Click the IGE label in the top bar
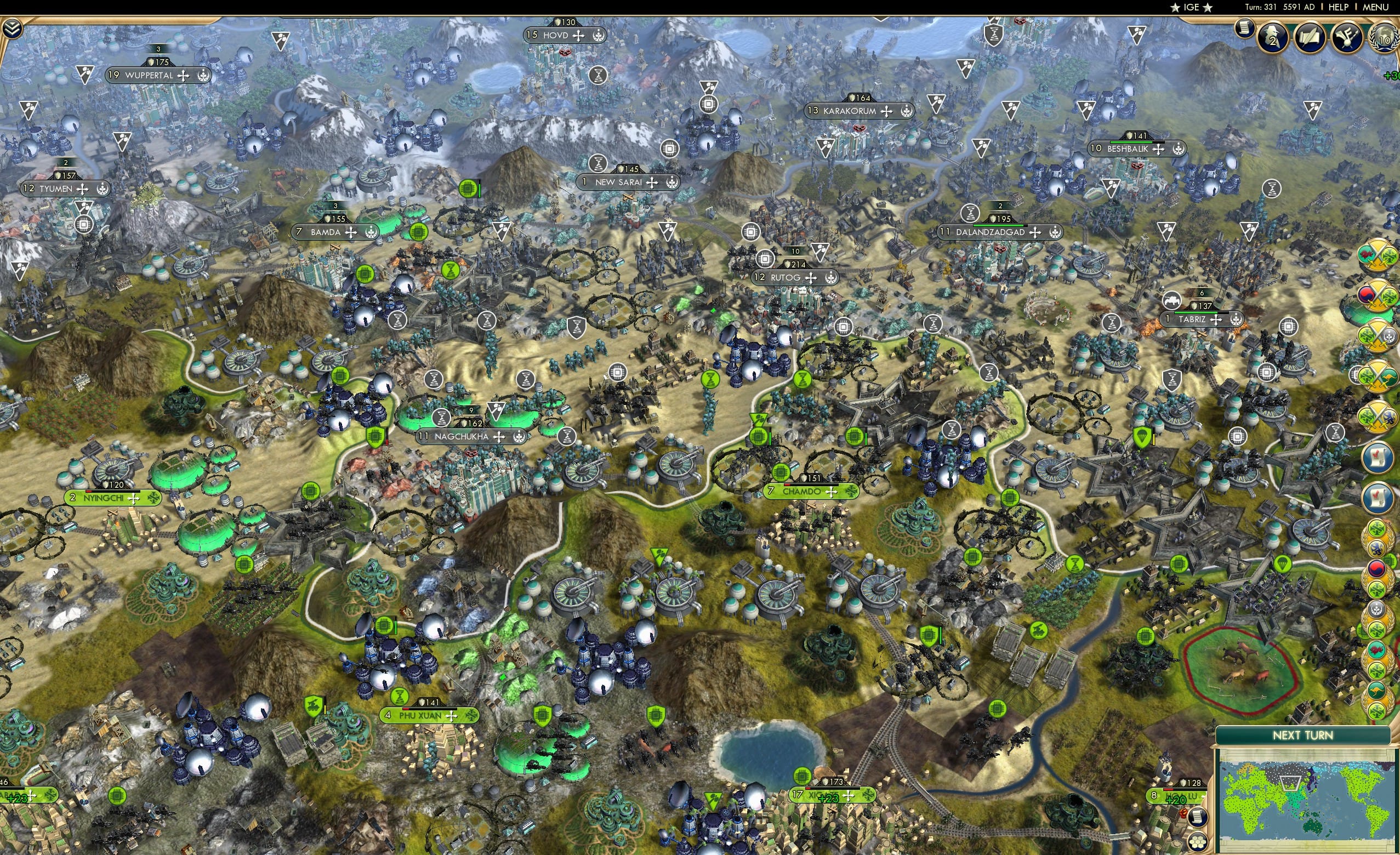This screenshot has width=1400, height=855. point(1192,7)
